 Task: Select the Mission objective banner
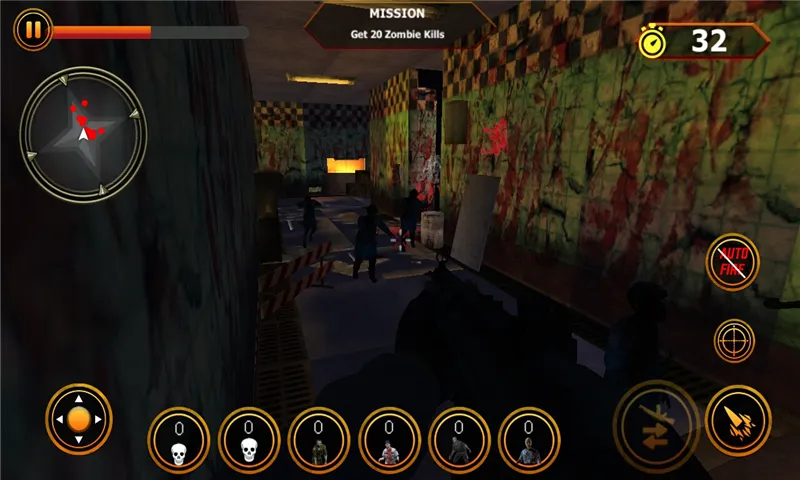(397, 24)
